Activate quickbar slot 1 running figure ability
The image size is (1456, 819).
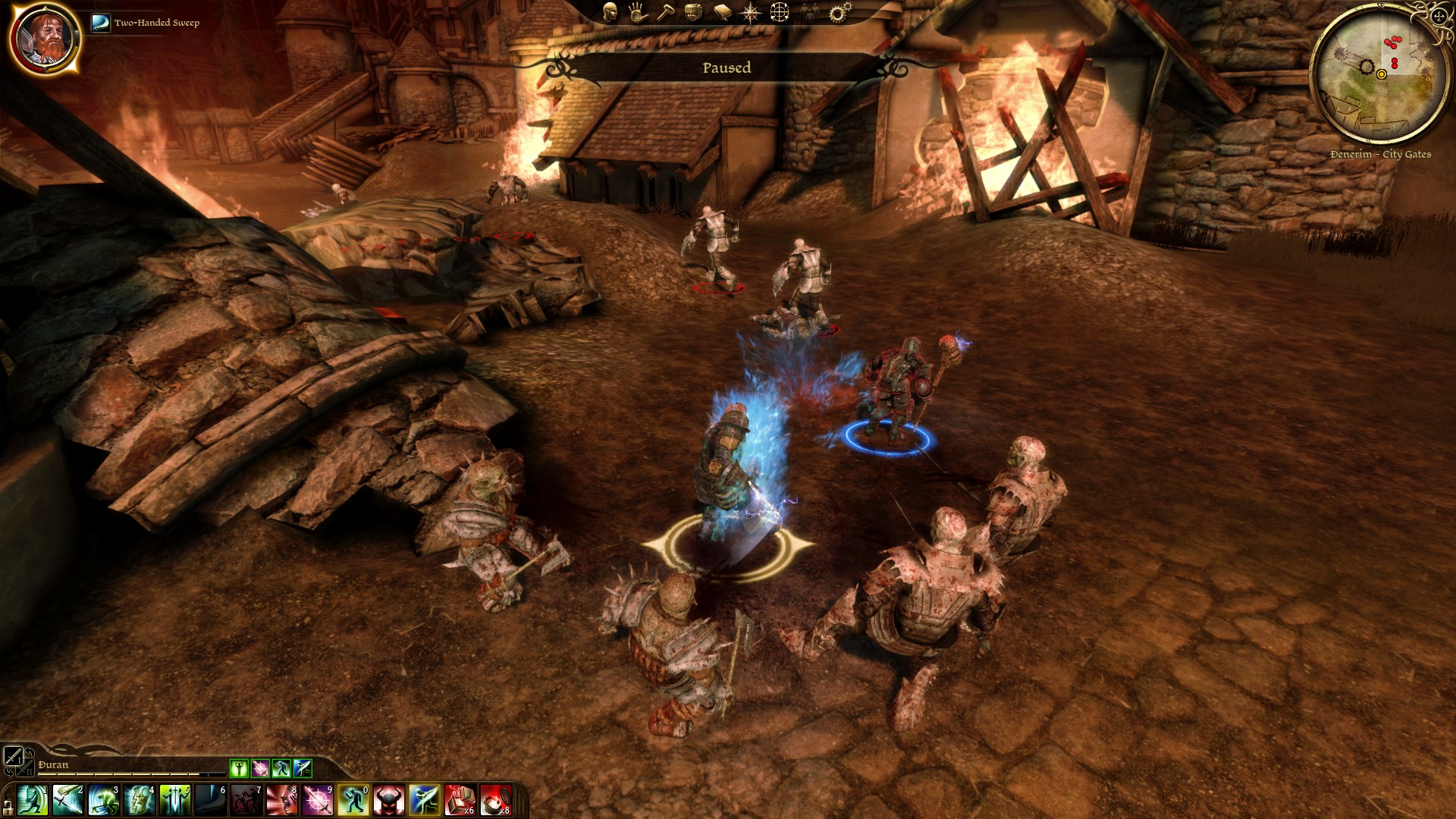tap(32, 801)
